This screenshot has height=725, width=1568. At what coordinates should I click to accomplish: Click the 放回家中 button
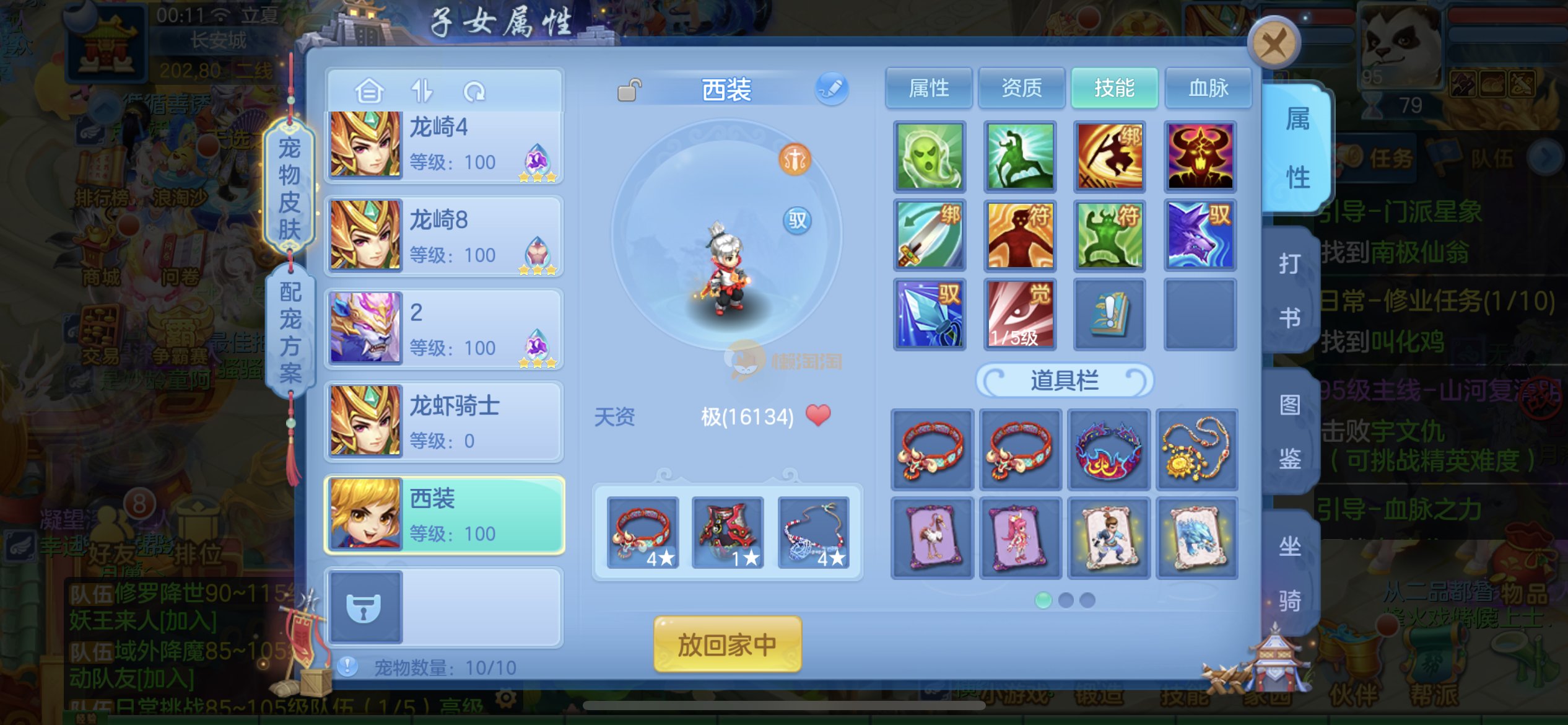[x=727, y=644]
